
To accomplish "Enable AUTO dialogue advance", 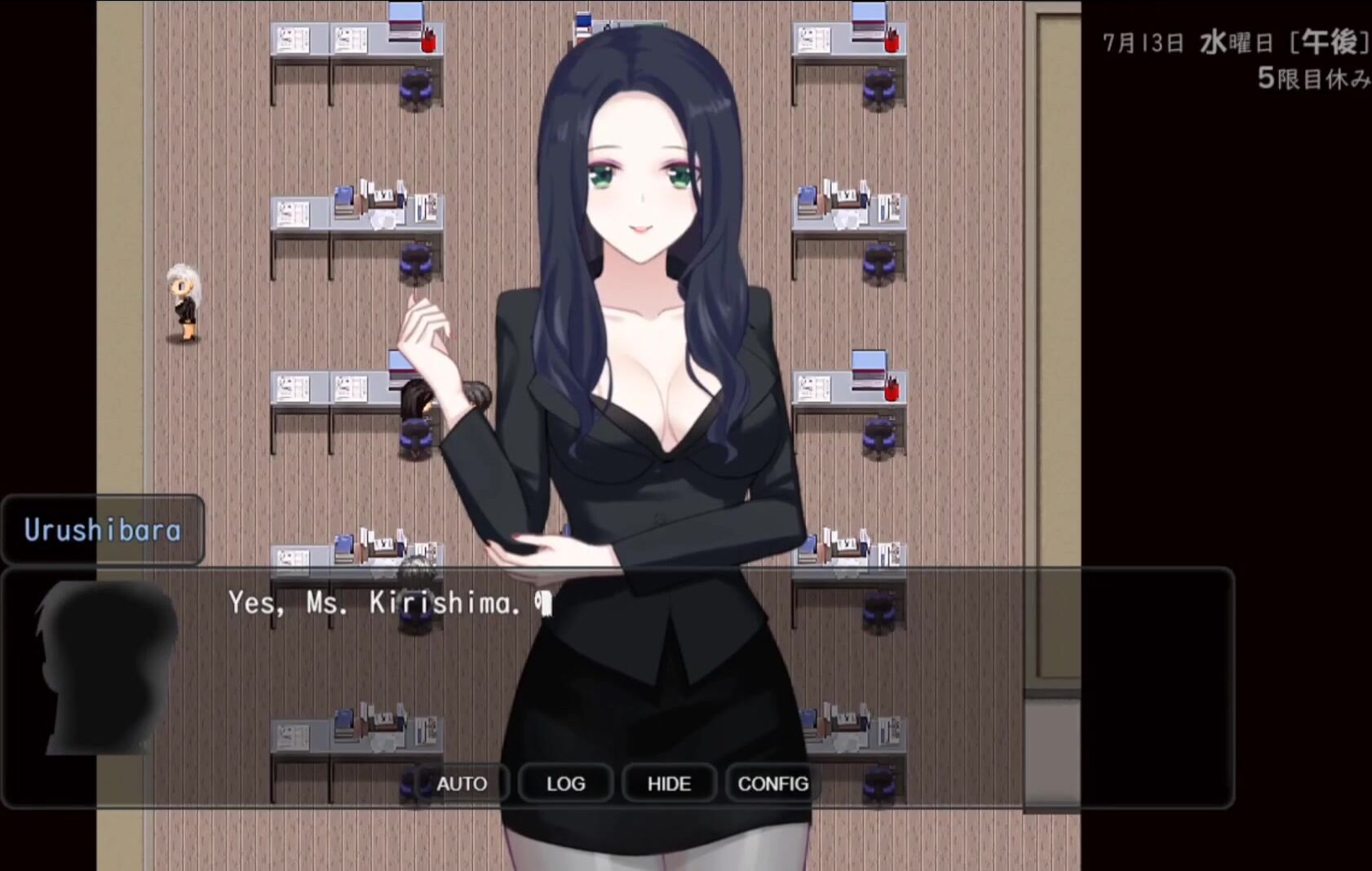I will click(x=462, y=784).
